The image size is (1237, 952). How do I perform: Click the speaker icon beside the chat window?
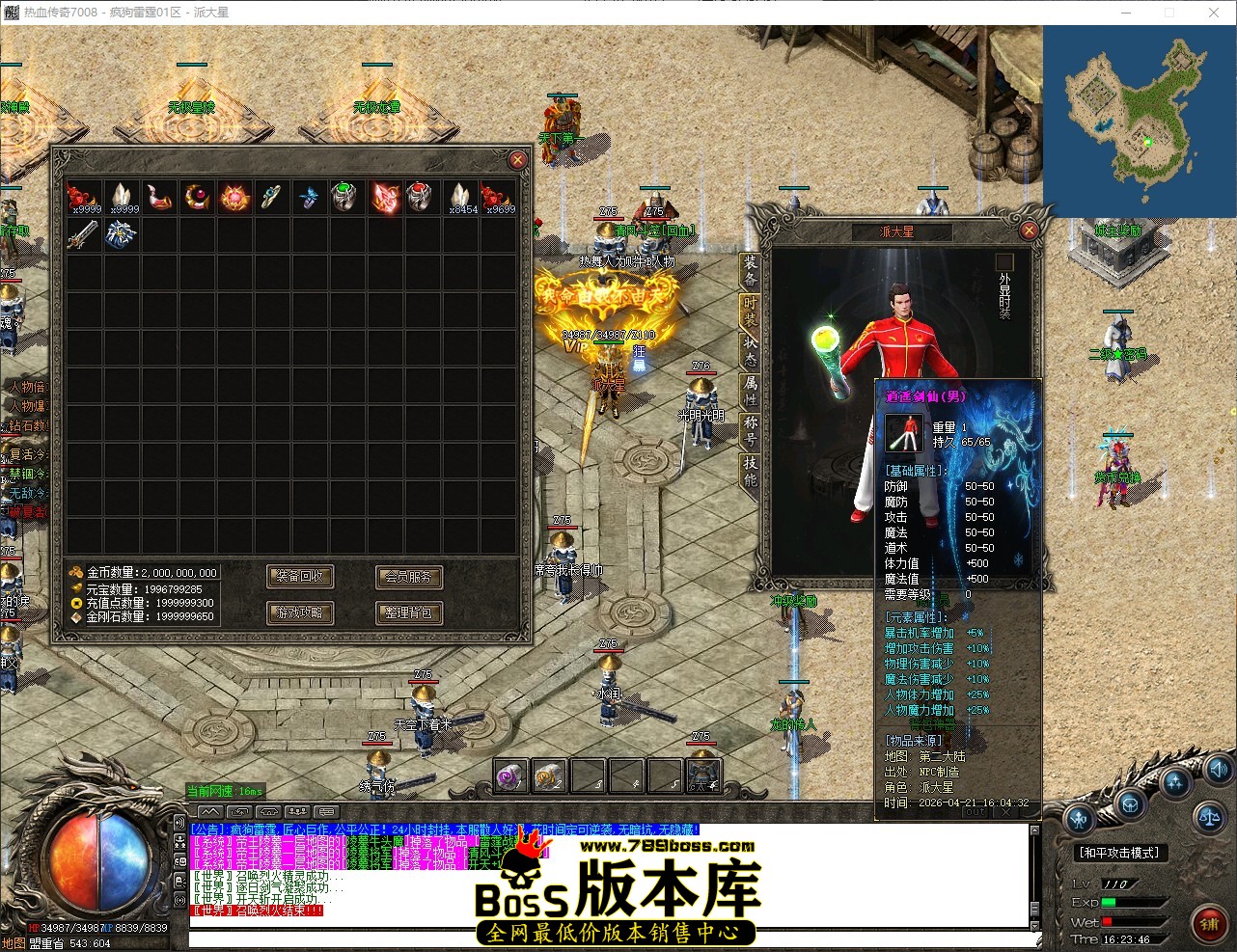coord(180,823)
